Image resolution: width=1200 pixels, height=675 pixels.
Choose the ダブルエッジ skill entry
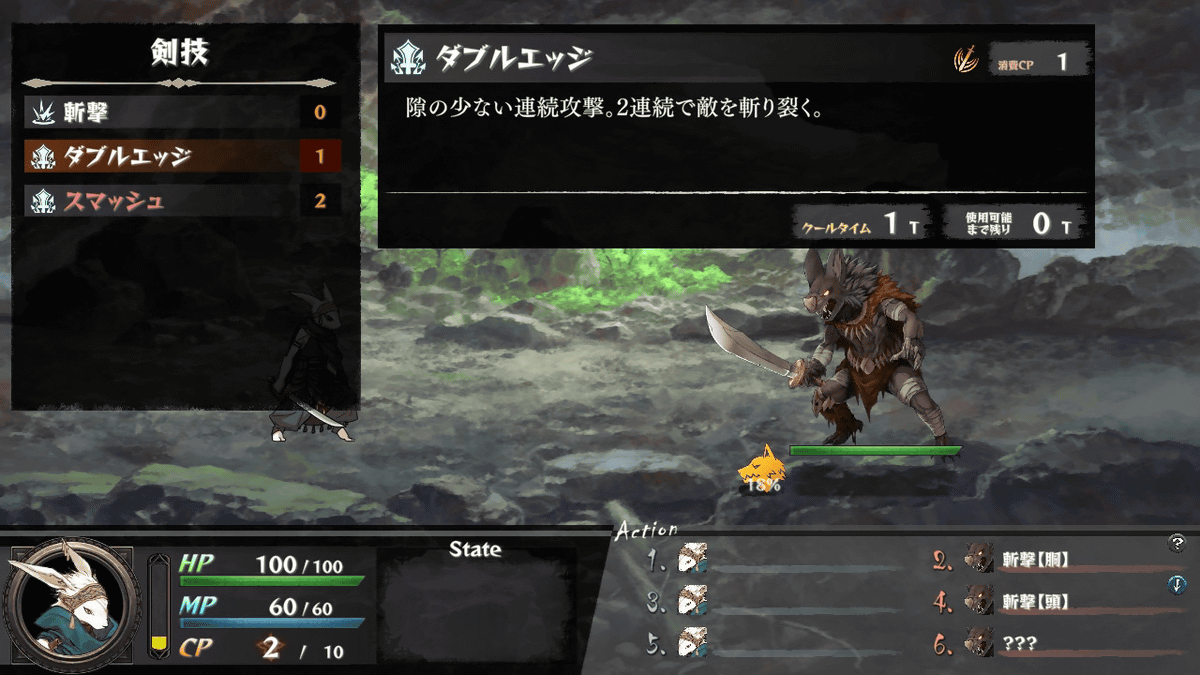[x=180, y=156]
